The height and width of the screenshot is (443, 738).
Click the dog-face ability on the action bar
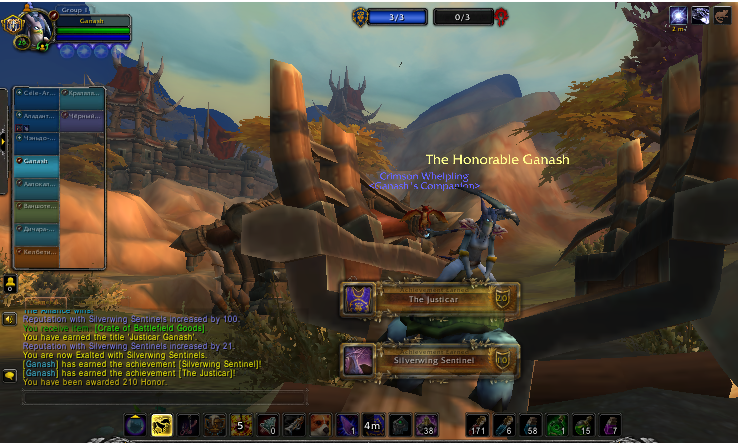tap(319, 426)
